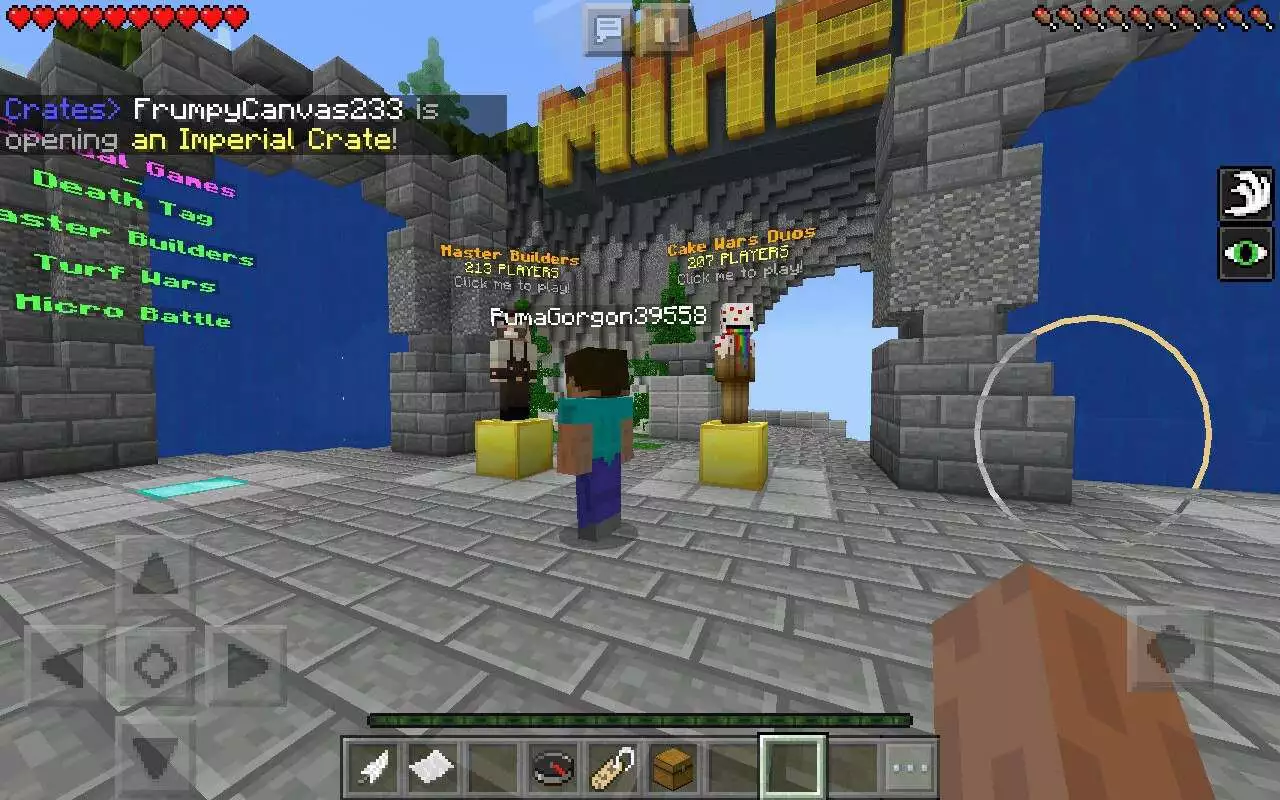Pause the game with the pause button
The image size is (1280, 800).
point(660,28)
